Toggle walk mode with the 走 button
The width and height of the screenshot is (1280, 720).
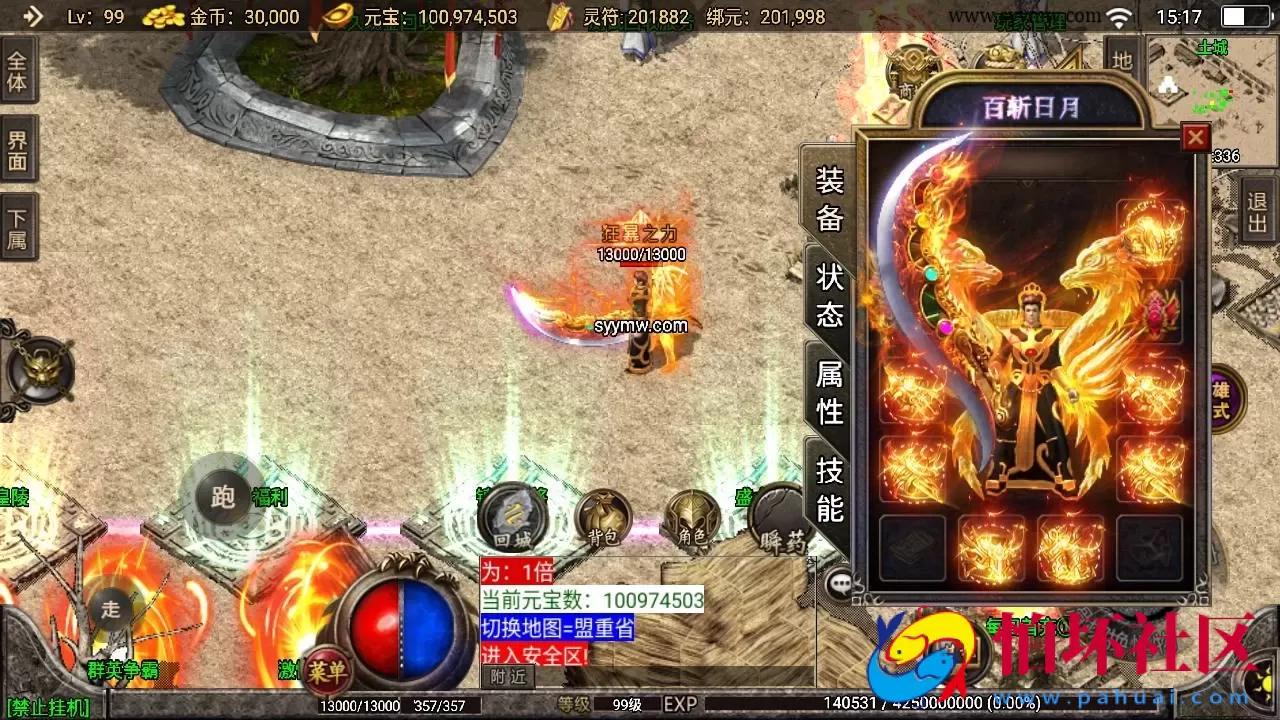[110, 607]
